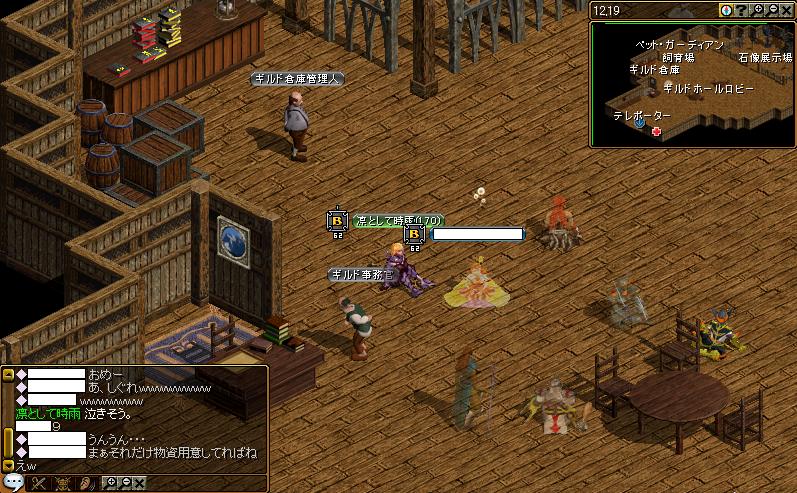Select the blue teleporter marker on the minimap
797x493 pixels.
tap(638, 123)
